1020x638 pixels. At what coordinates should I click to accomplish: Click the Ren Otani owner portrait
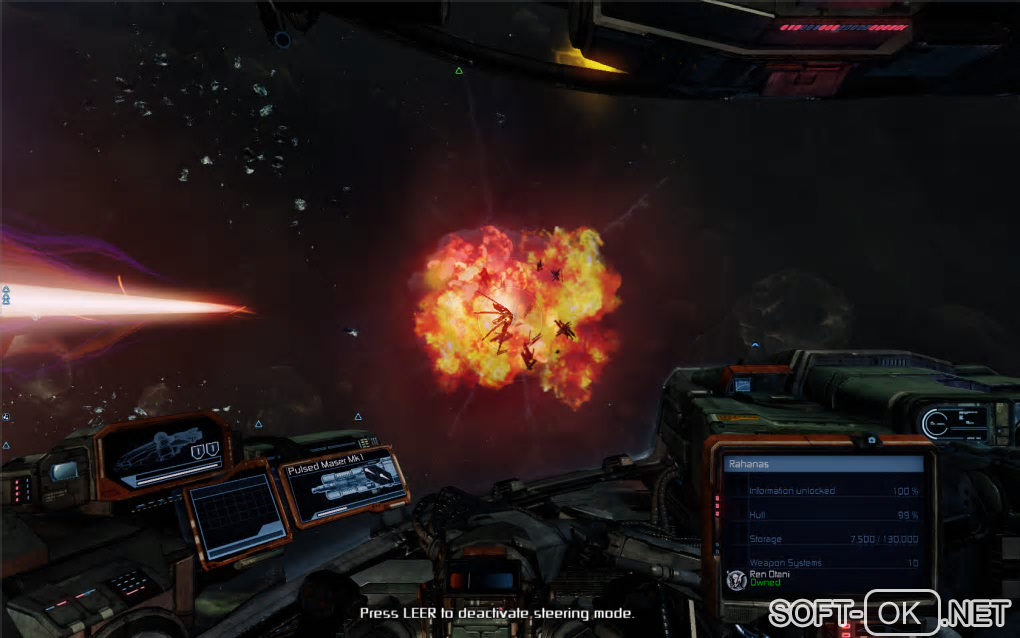(x=736, y=580)
